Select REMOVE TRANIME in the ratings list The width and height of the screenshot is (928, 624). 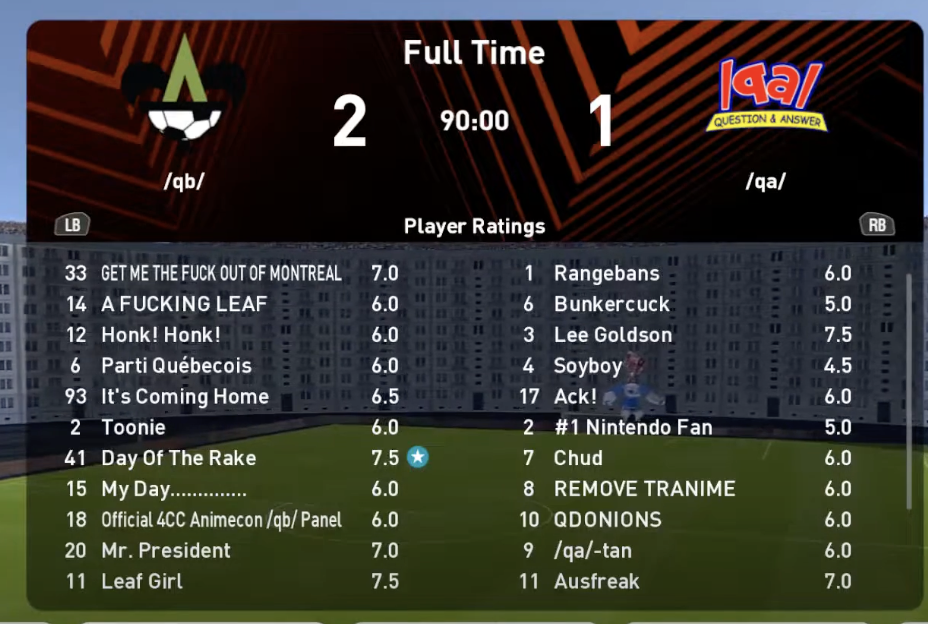point(644,489)
